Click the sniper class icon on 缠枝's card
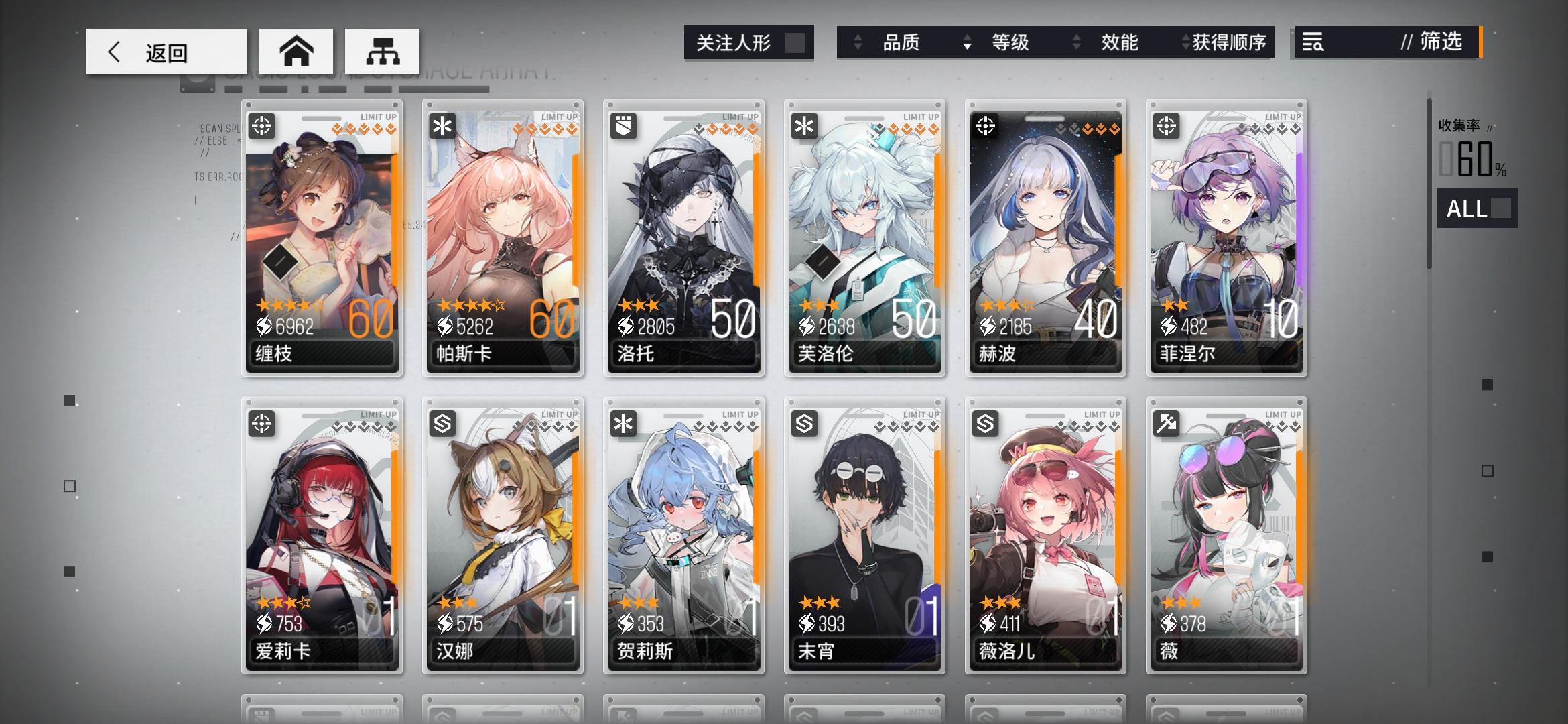 click(x=262, y=125)
